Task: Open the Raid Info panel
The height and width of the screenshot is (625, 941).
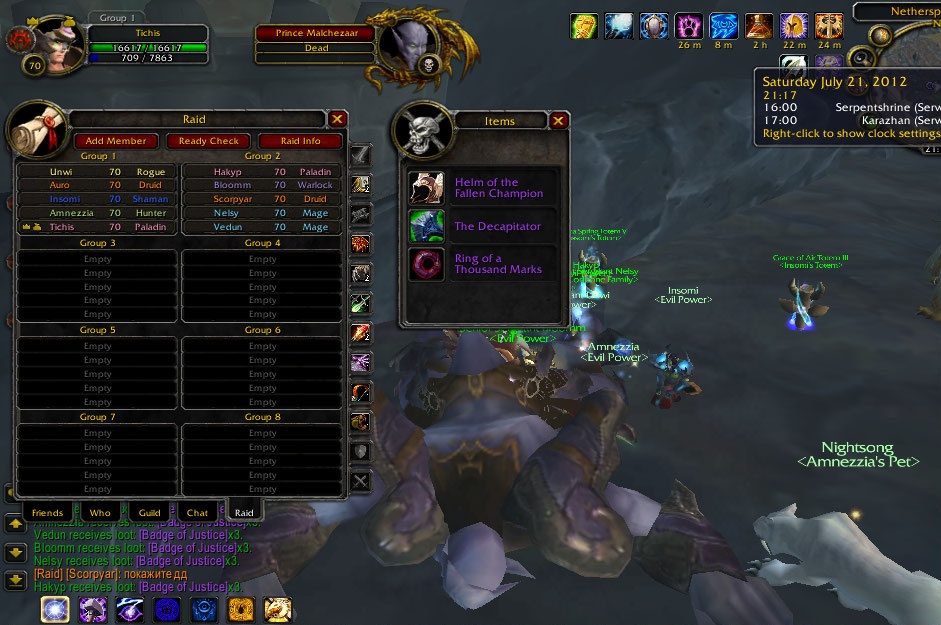Action: pyautogui.click(x=300, y=141)
